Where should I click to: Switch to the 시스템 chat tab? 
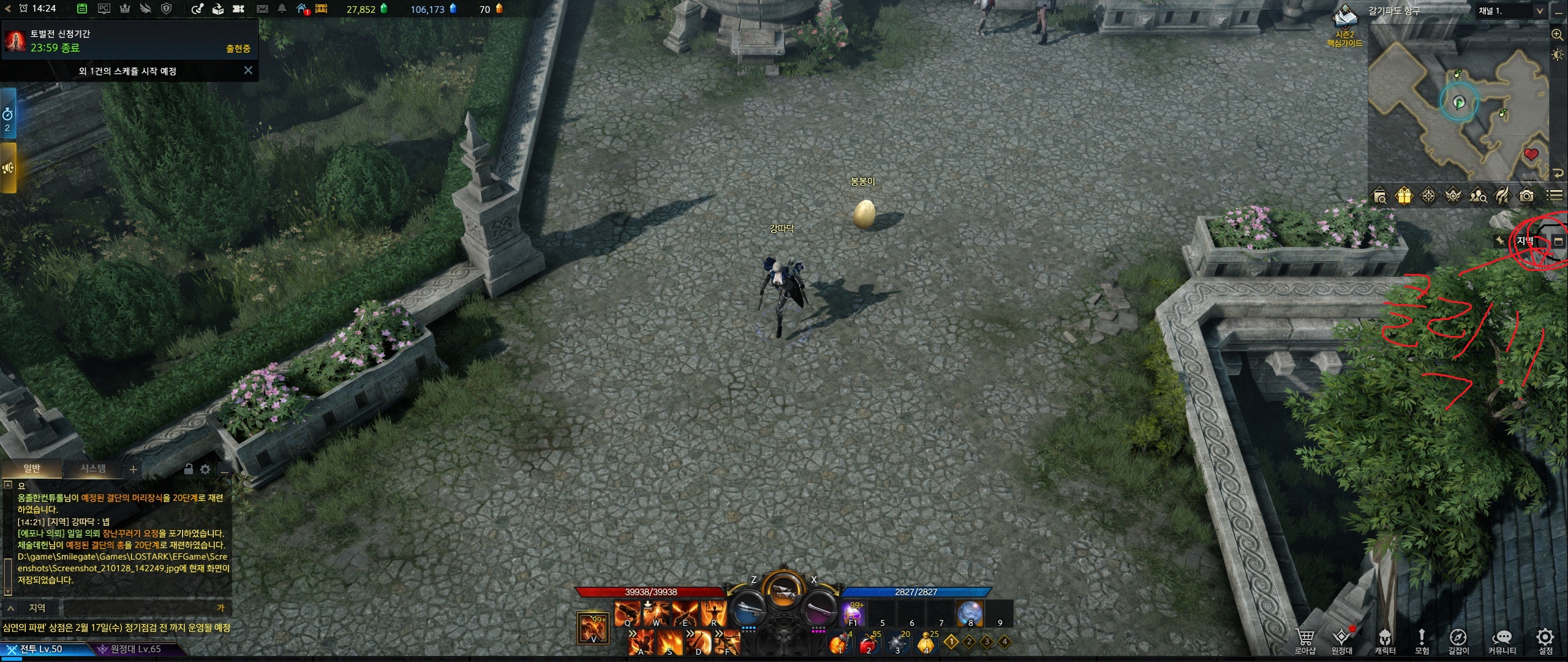93,469
